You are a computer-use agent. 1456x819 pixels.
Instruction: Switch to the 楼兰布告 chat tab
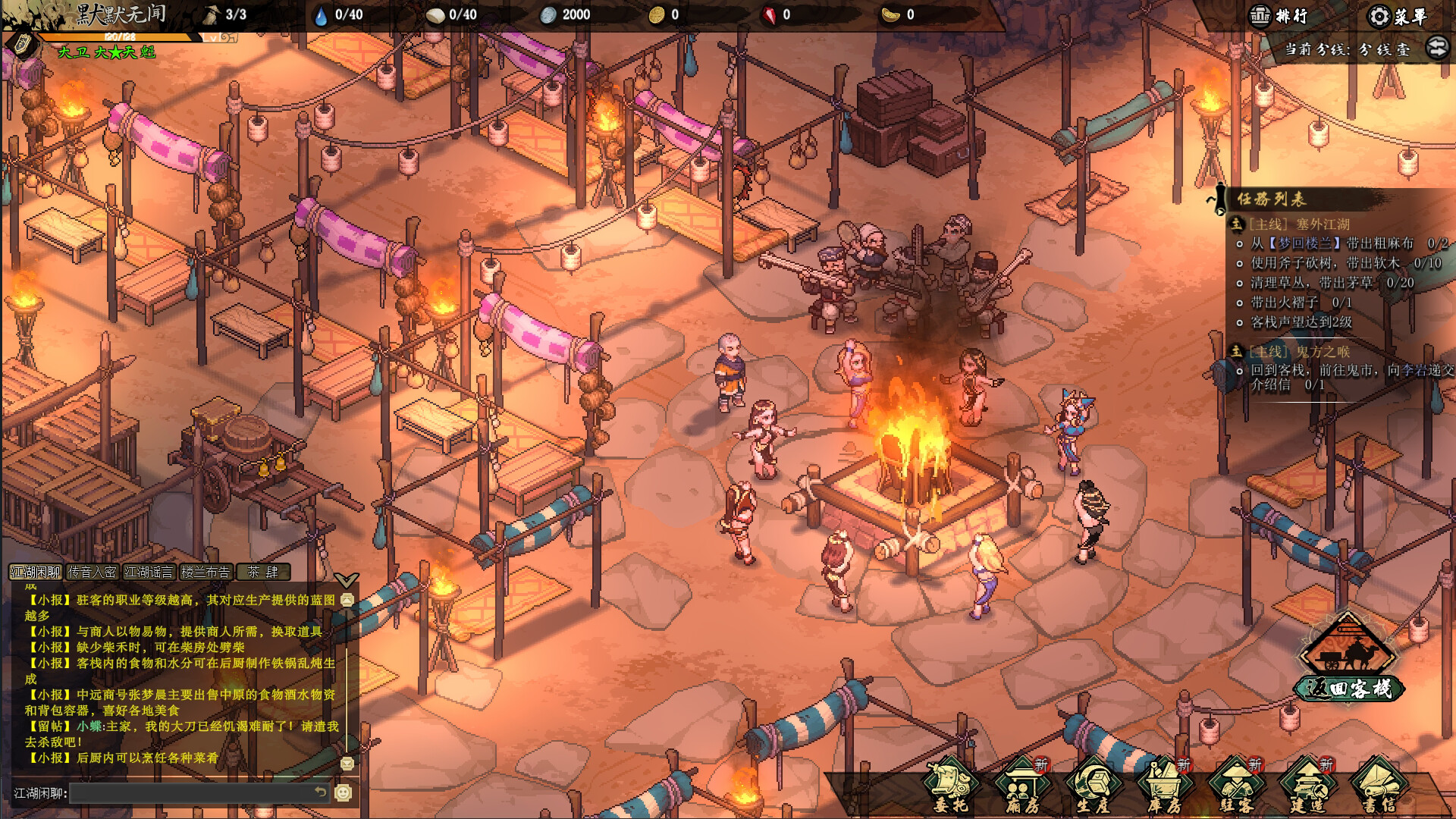point(206,572)
